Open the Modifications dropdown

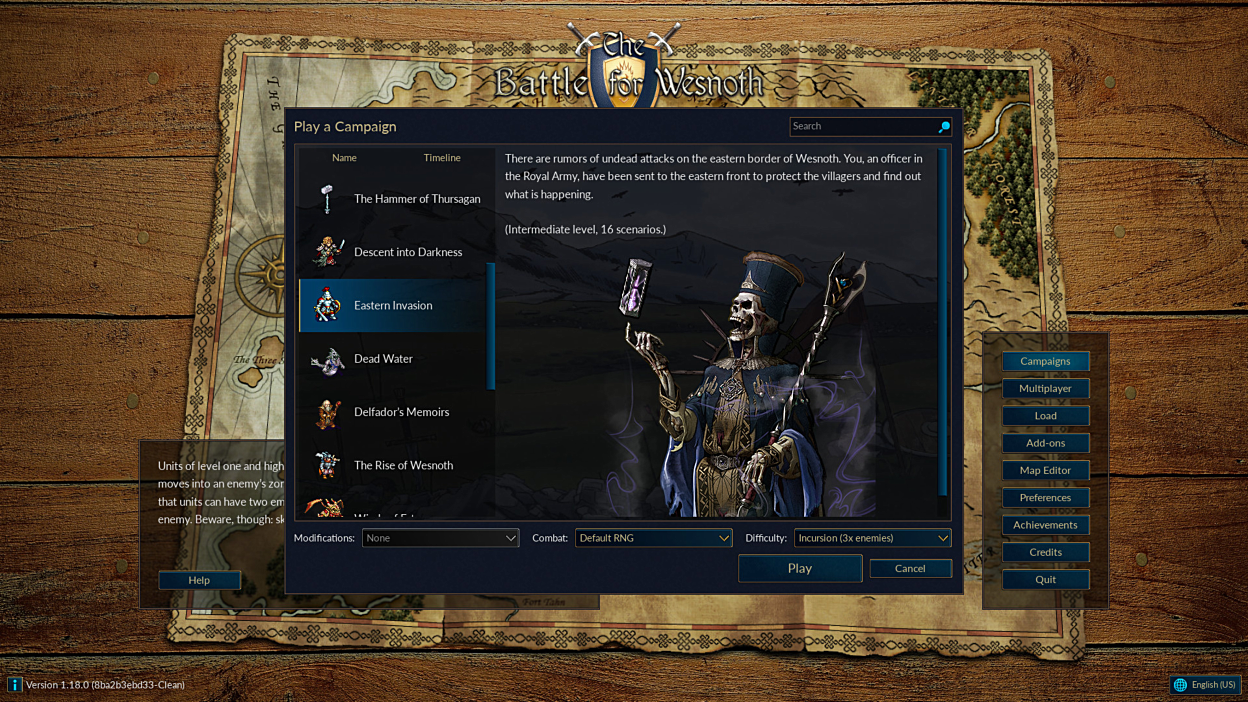point(440,538)
